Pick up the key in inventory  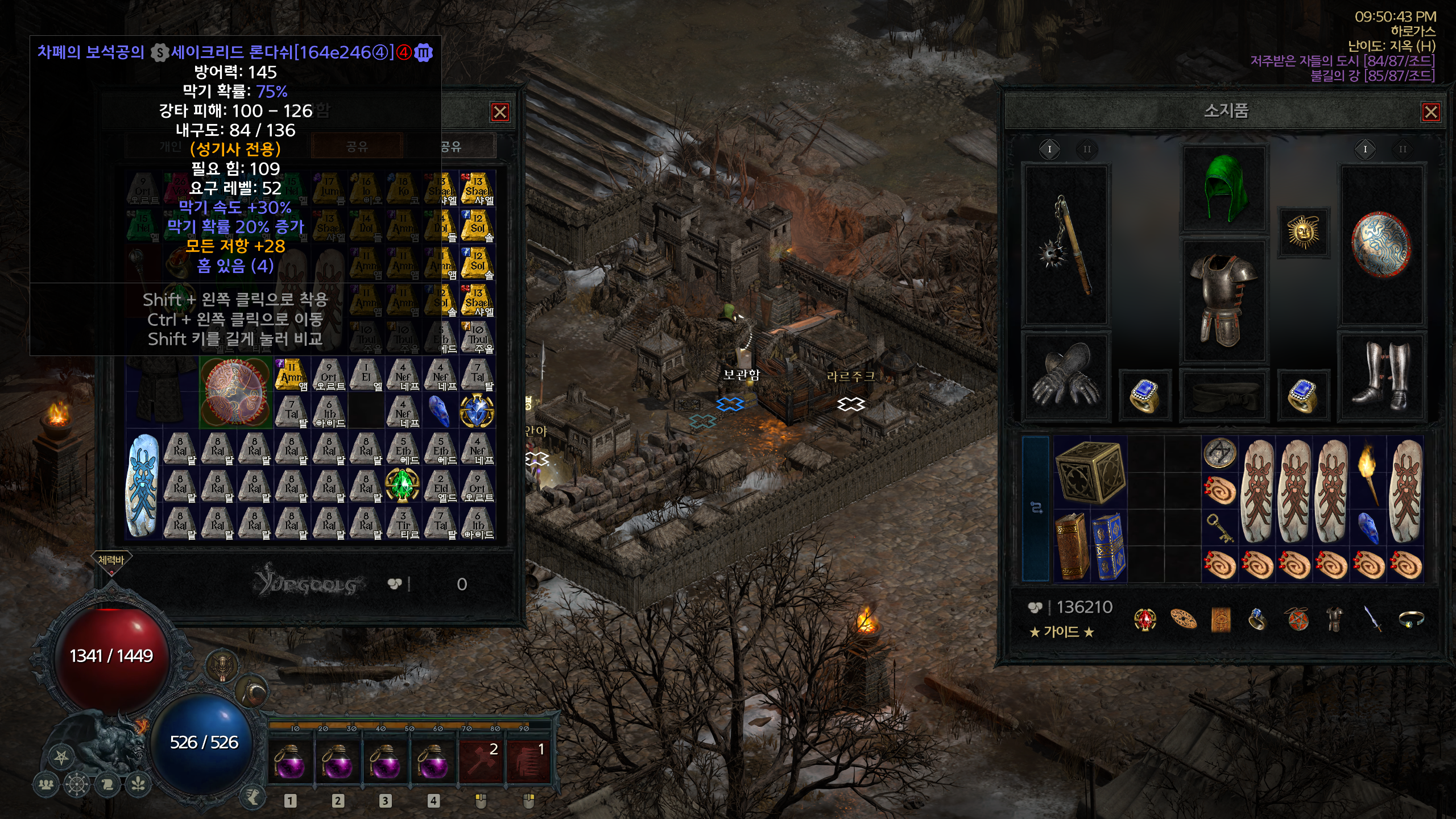pyautogui.click(x=1220, y=527)
